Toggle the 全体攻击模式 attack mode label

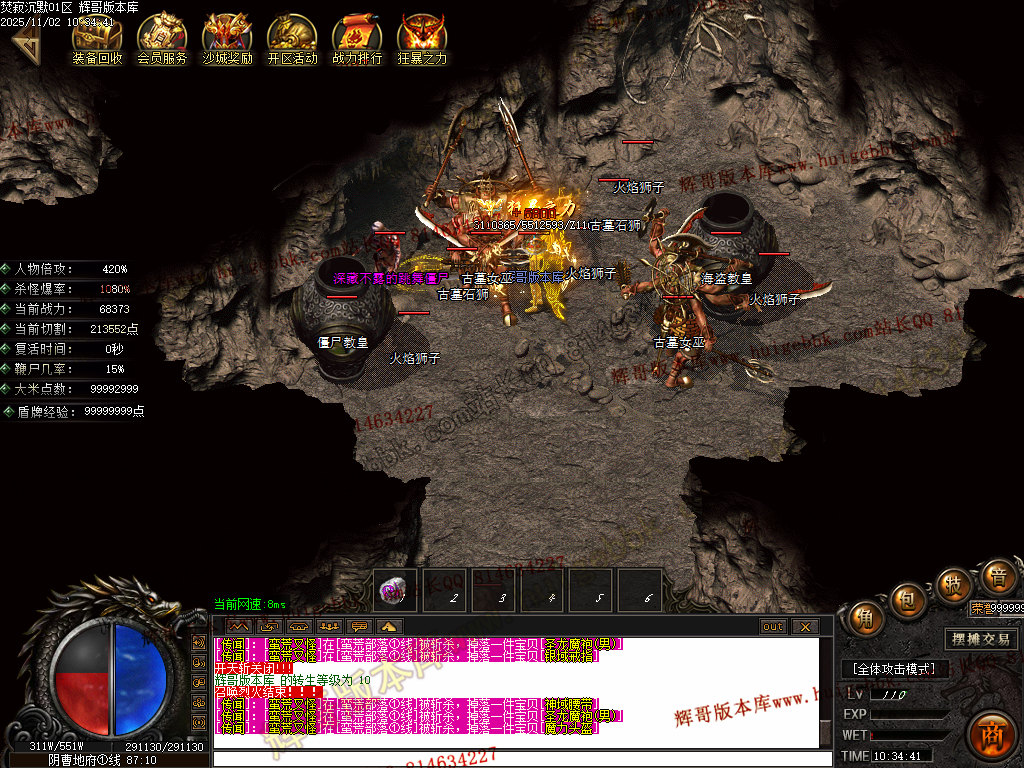pos(893,669)
